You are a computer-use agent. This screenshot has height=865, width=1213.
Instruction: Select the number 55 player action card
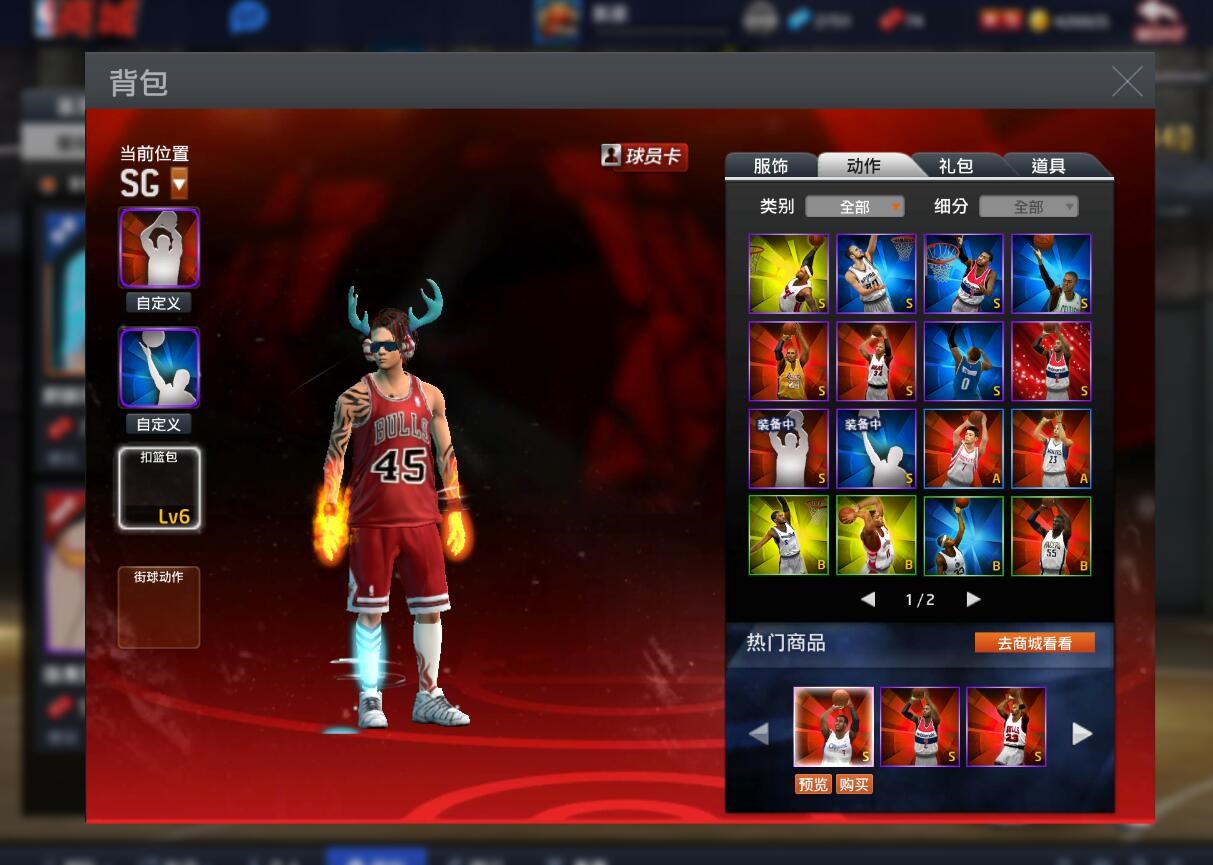point(1050,536)
